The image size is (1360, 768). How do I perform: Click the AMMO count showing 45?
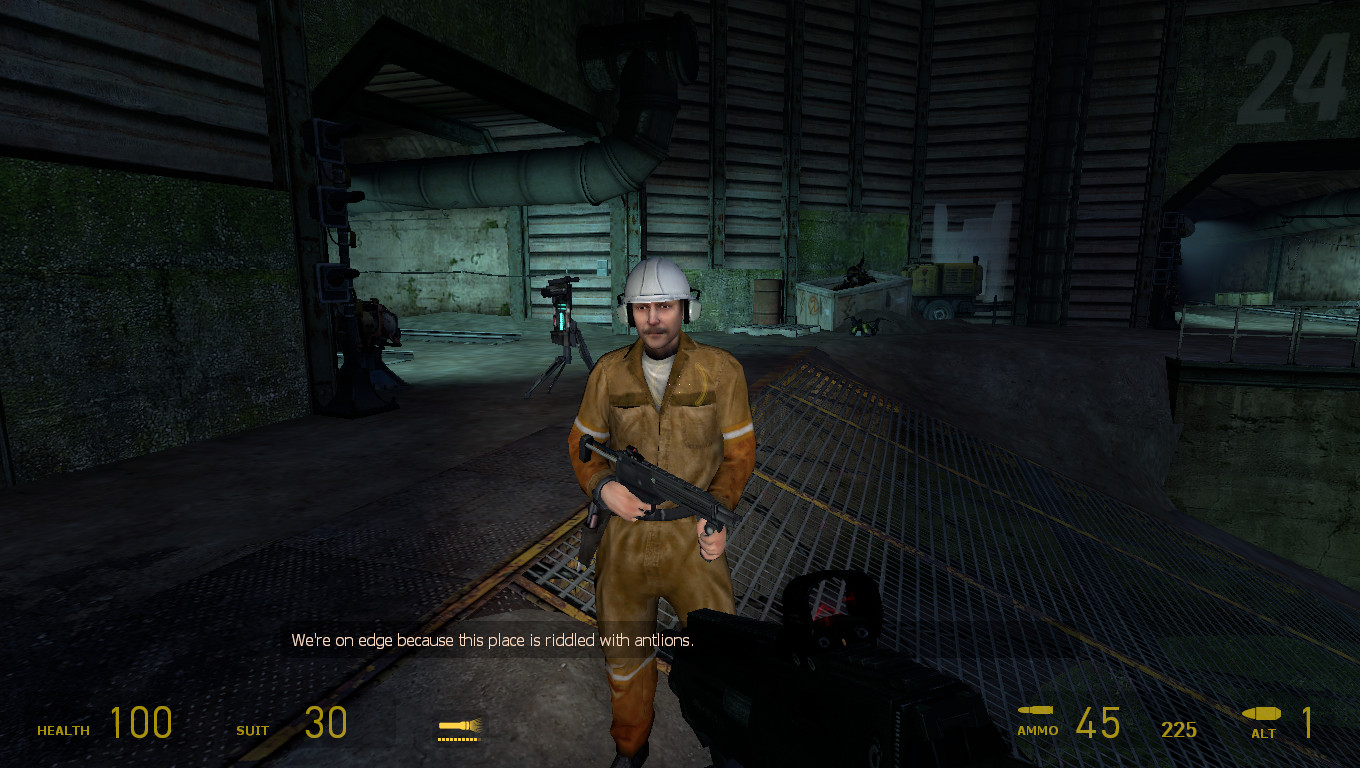[1098, 722]
